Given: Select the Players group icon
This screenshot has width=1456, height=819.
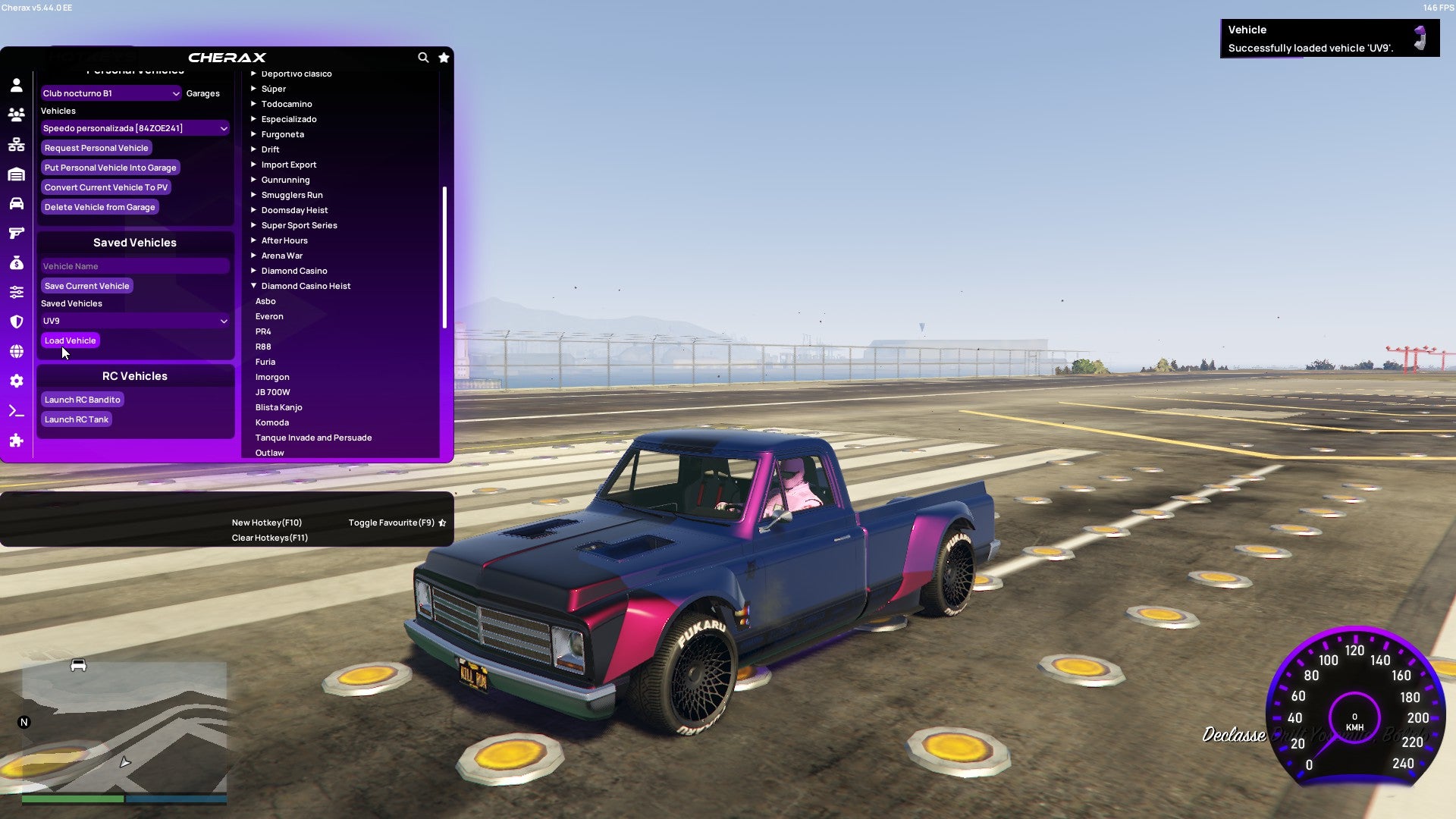Looking at the screenshot, I should [17, 114].
